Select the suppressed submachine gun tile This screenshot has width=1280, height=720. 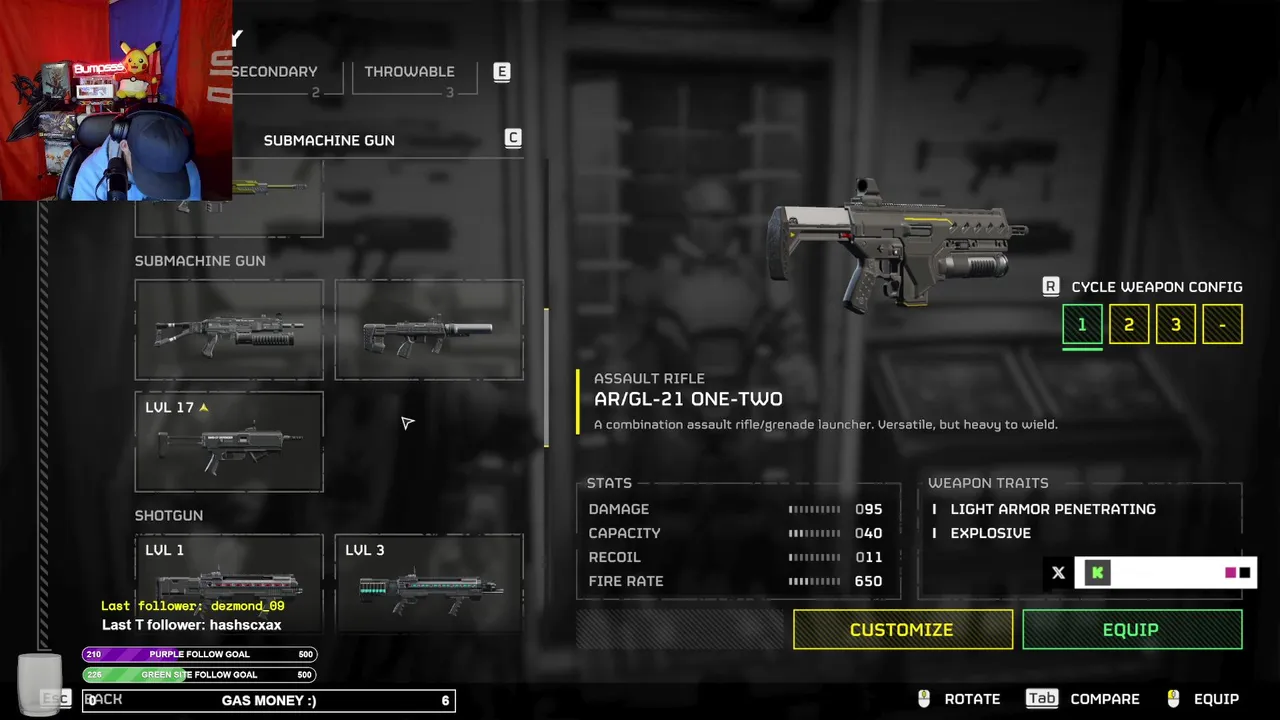coord(429,330)
